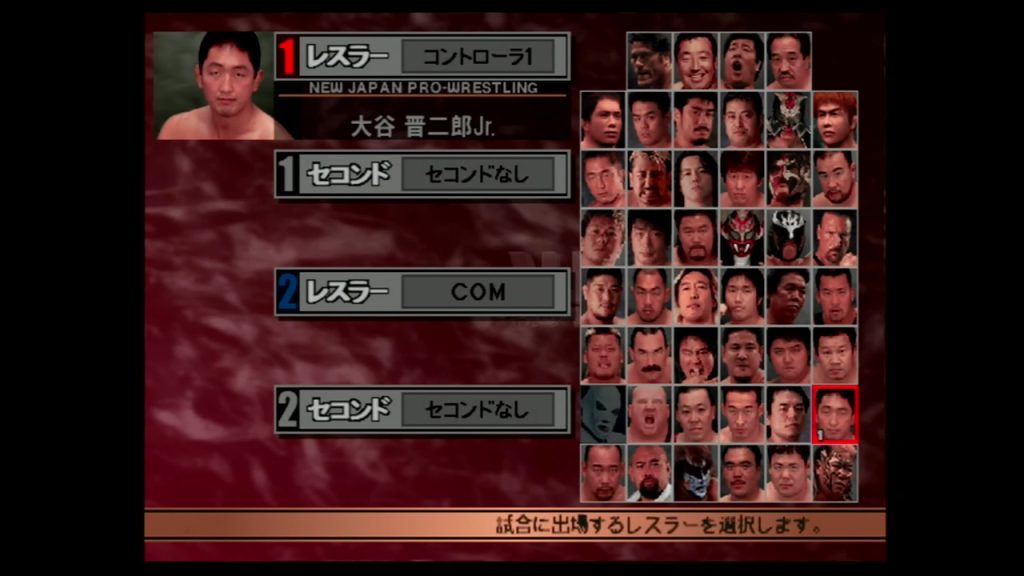Screen dimensions: 1024x576
Task: Choose the red-and-white face-painted wrestler
Action: click(789, 179)
